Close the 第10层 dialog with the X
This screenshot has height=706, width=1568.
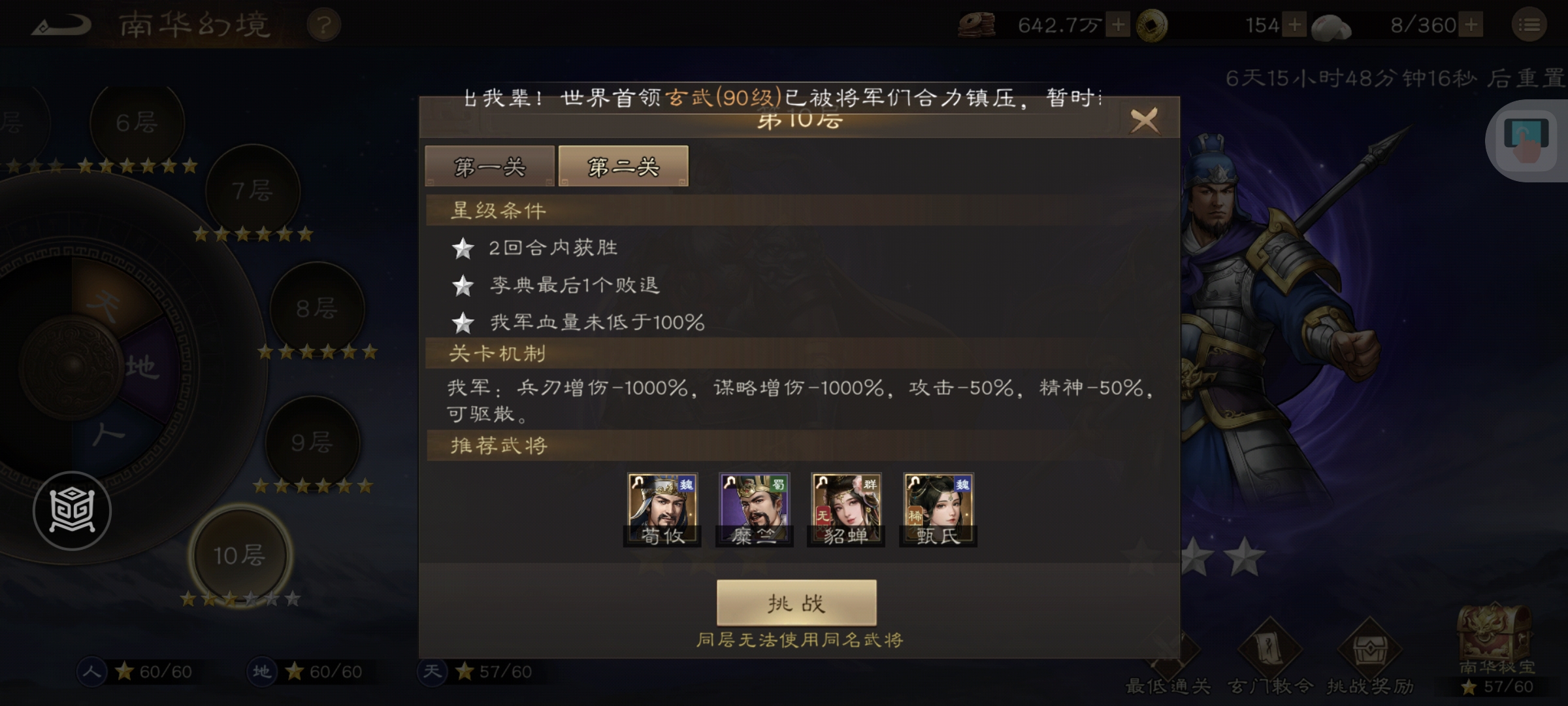1145,122
